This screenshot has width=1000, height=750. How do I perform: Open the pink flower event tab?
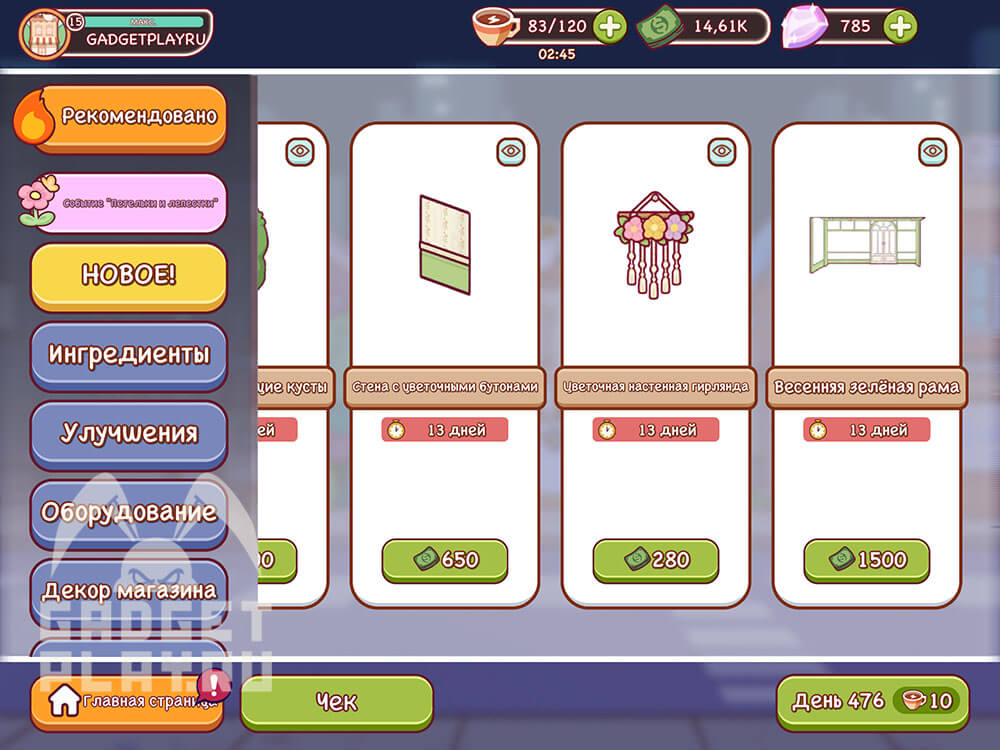pos(130,201)
